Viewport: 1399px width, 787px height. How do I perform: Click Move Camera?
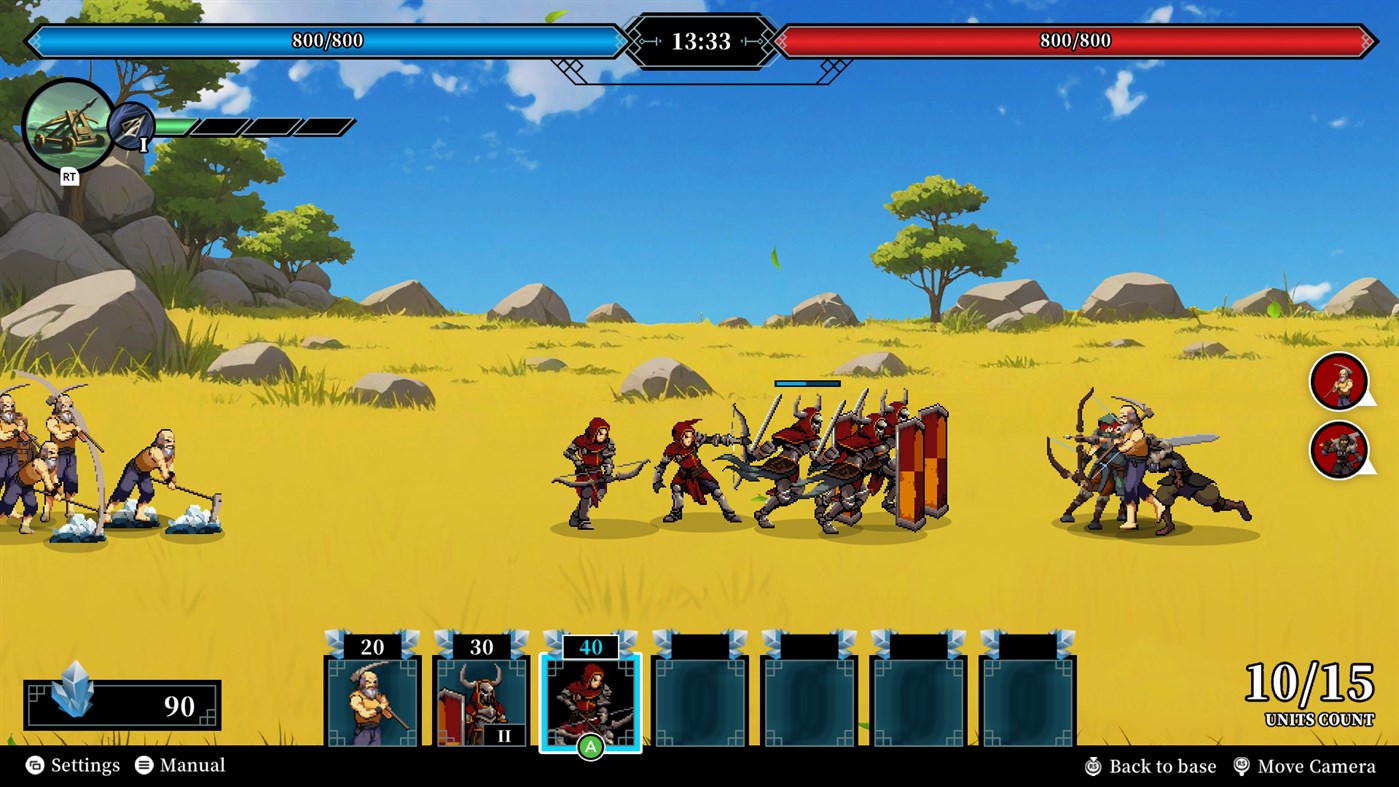tap(1317, 765)
